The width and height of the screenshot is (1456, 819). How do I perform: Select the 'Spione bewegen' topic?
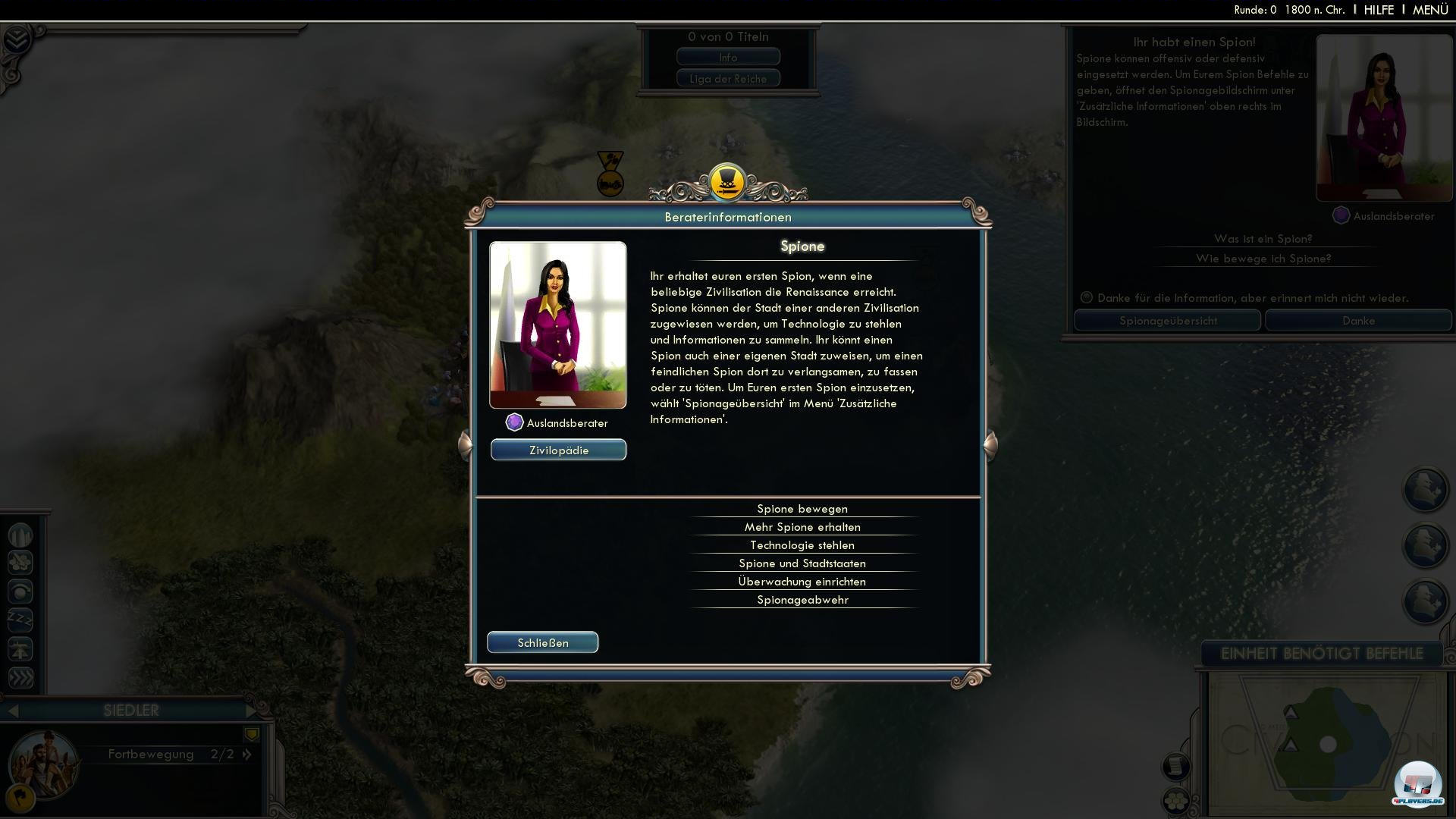click(x=802, y=509)
